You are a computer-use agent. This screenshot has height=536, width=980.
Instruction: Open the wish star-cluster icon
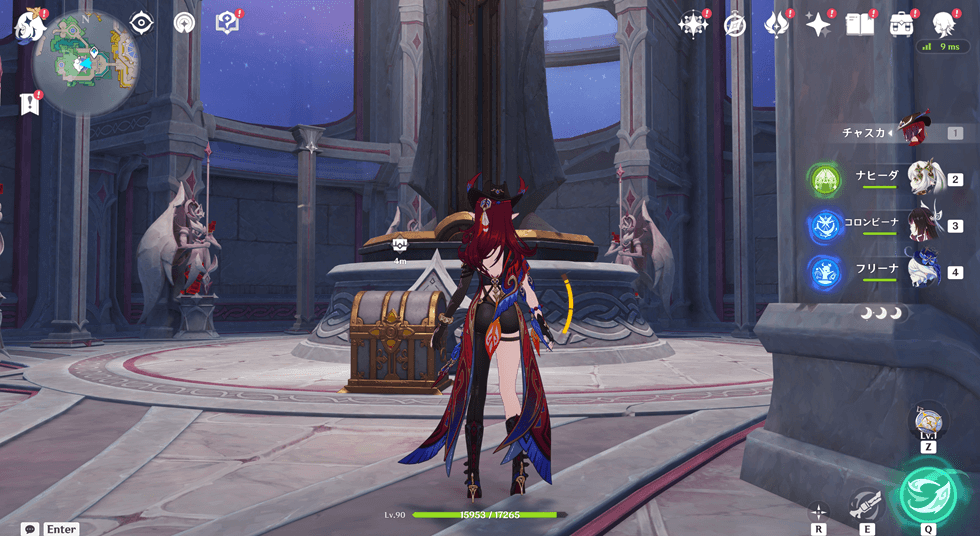(x=693, y=25)
